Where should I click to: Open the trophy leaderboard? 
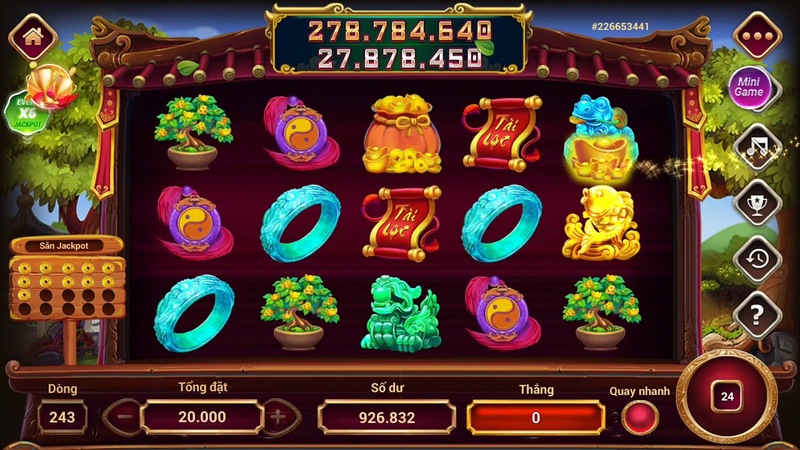pyautogui.click(x=756, y=204)
